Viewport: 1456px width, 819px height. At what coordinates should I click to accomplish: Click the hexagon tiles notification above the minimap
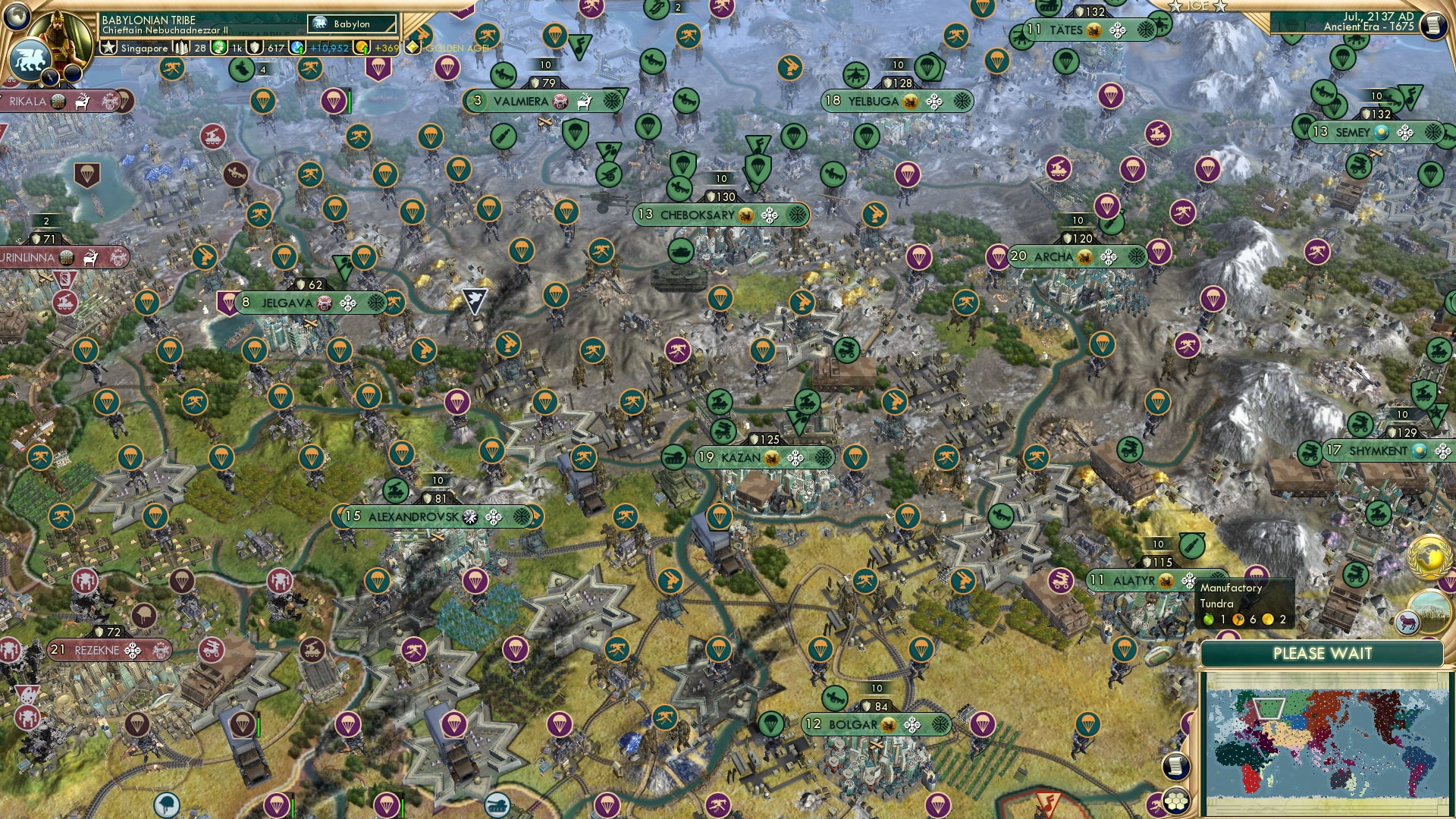click(1176, 802)
